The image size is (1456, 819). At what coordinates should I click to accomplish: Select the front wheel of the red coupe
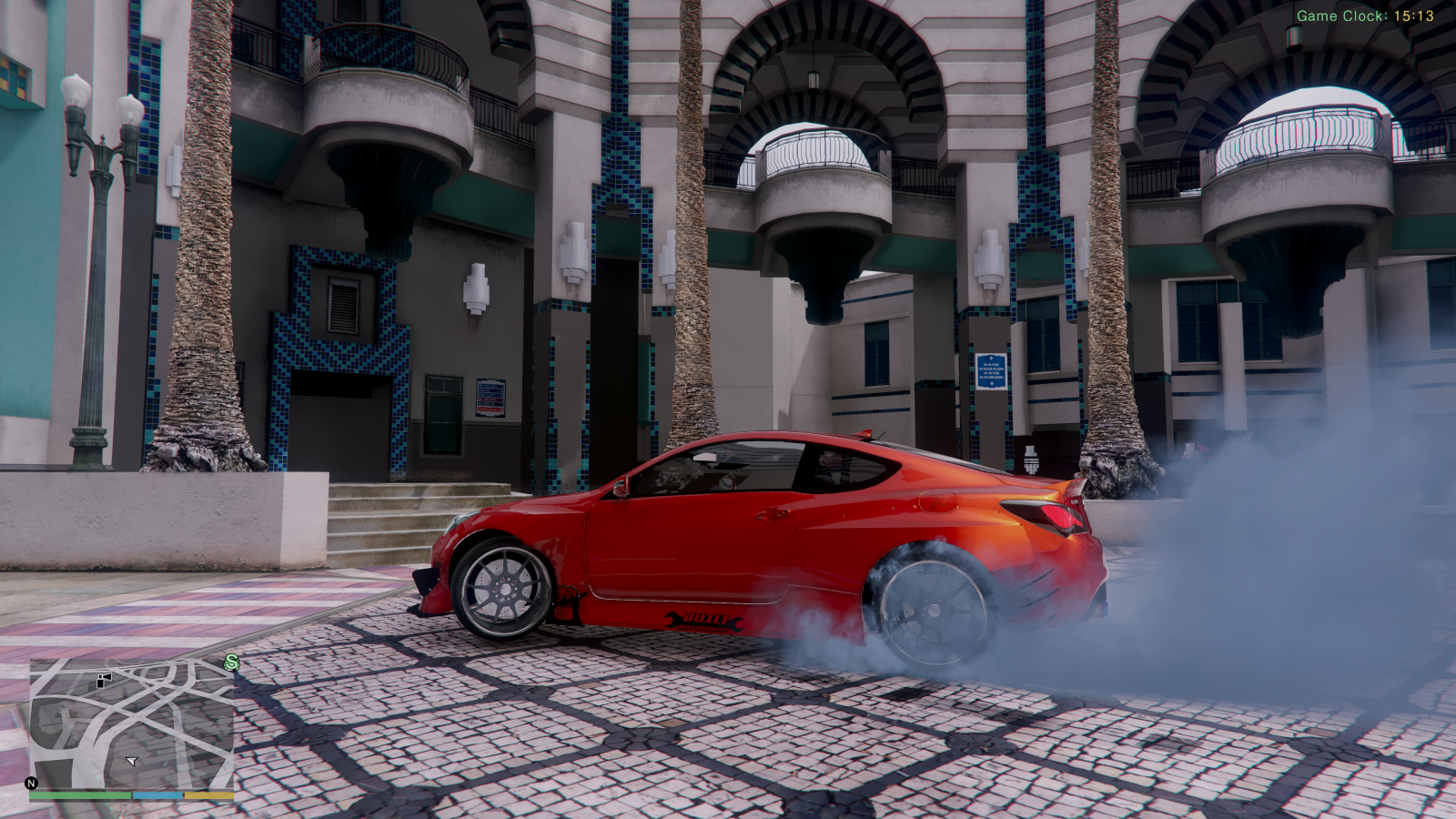[x=505, y=587]
